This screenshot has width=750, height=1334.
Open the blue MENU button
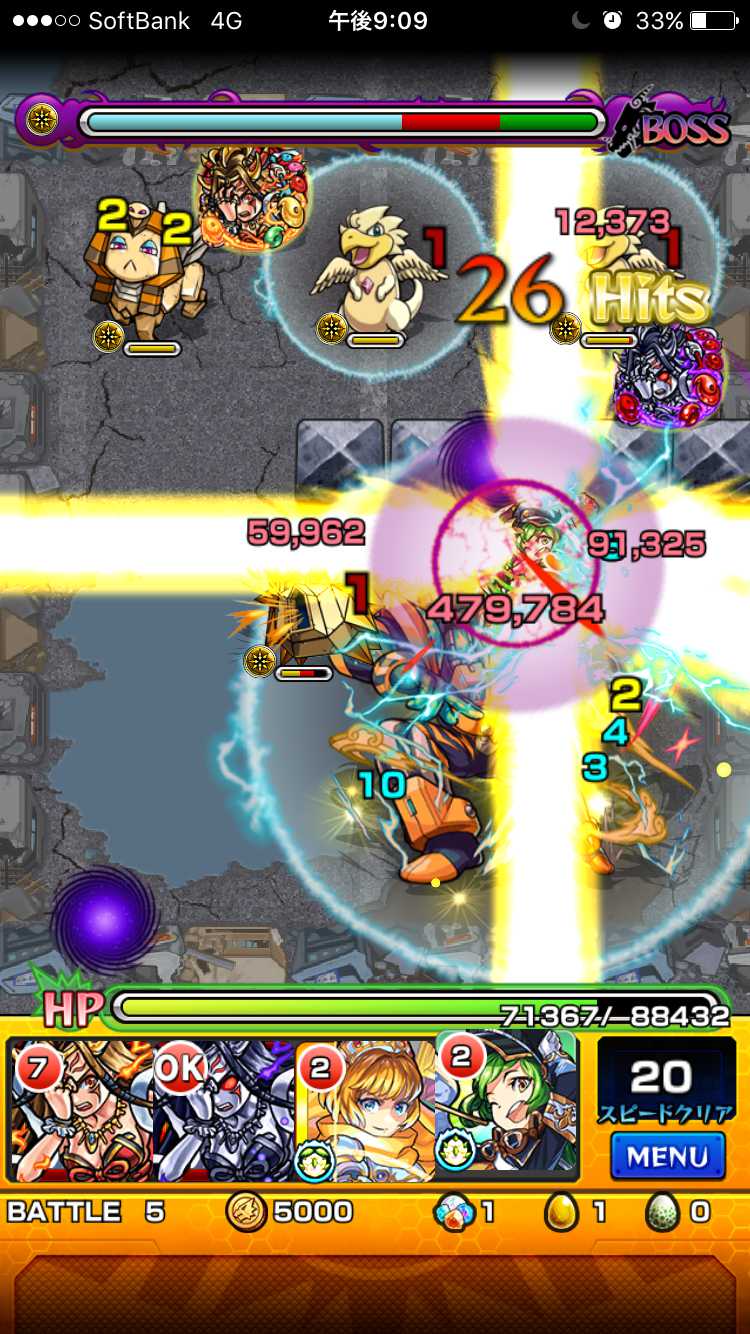click(666, 1155)
